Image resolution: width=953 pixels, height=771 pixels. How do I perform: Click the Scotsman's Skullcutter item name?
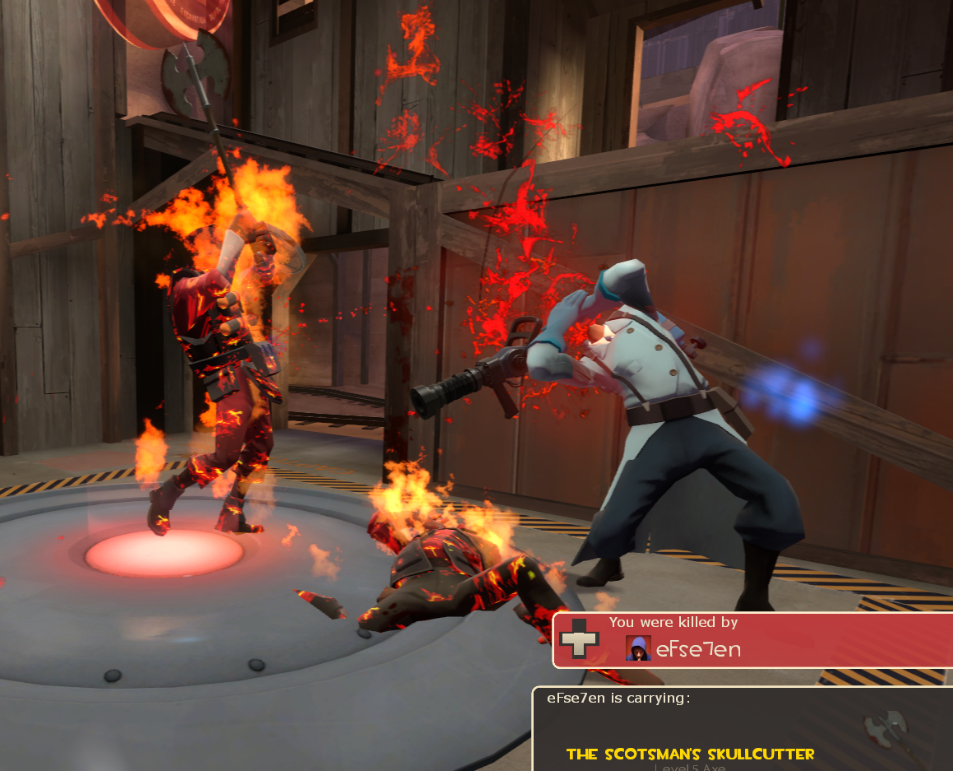[x=690, y=754]
